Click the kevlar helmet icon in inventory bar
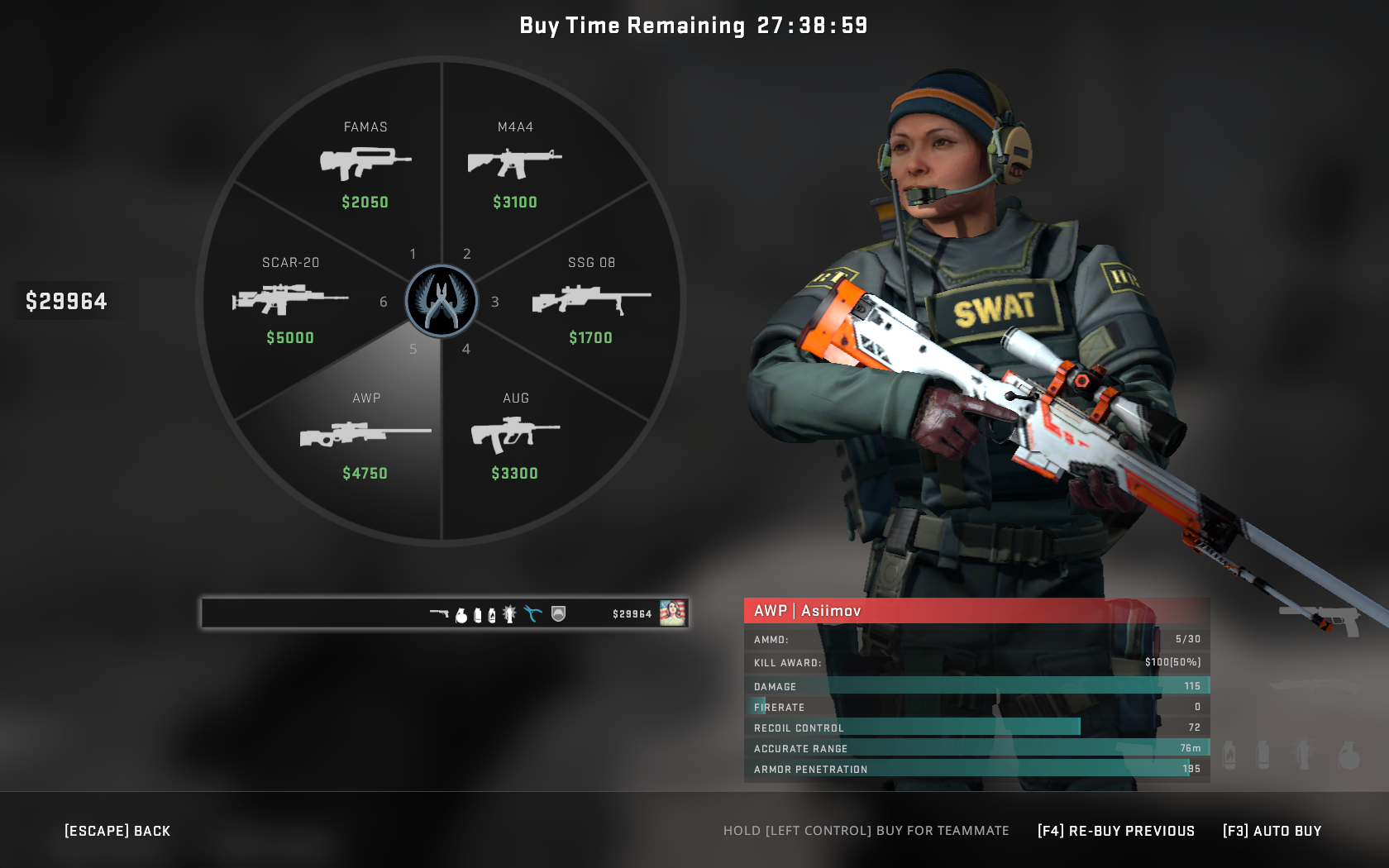Image resolution: width=1389 pixels, height=868 pixels. (558, 613)
